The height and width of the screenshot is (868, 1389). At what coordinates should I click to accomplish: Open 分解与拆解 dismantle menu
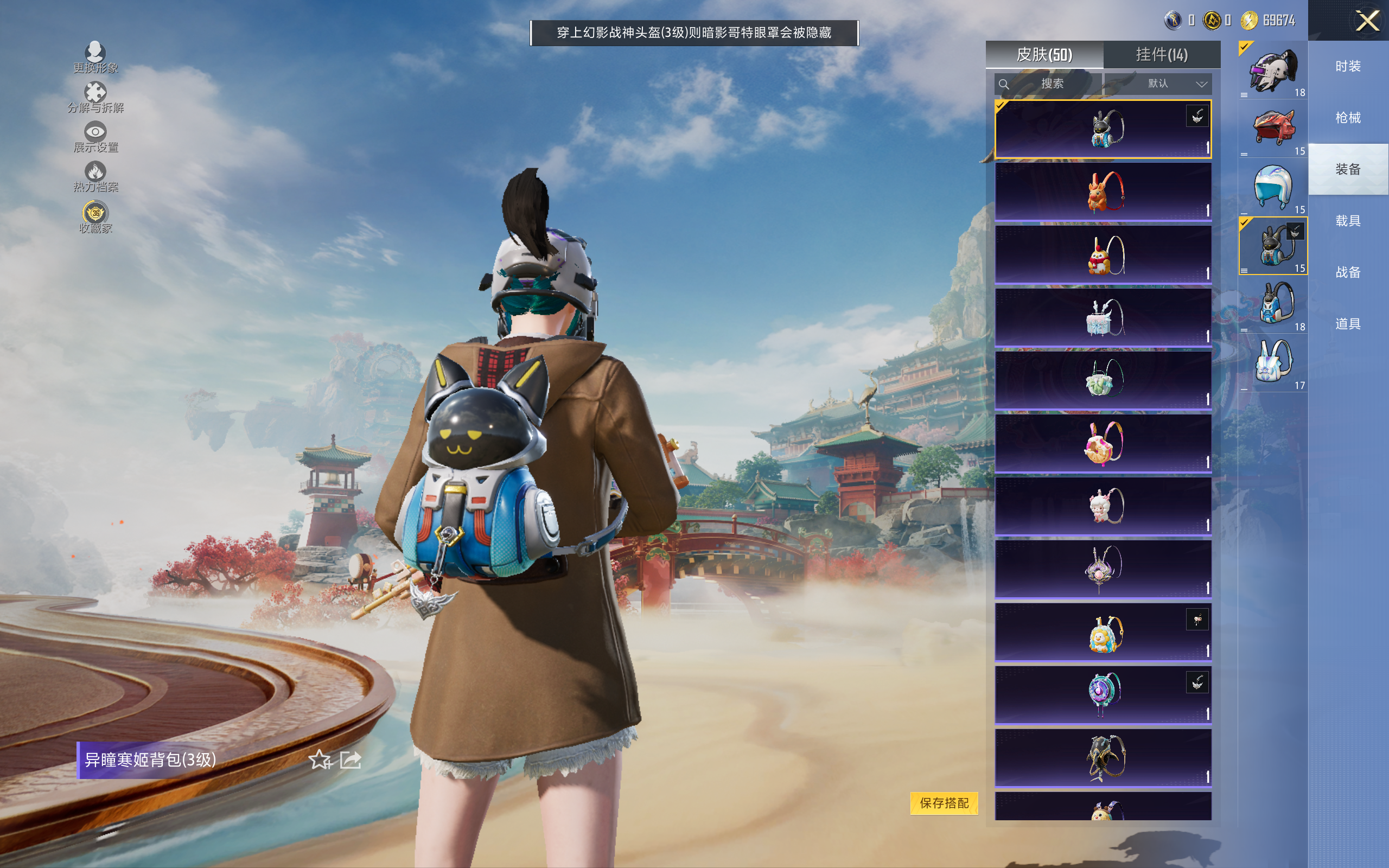95,97
